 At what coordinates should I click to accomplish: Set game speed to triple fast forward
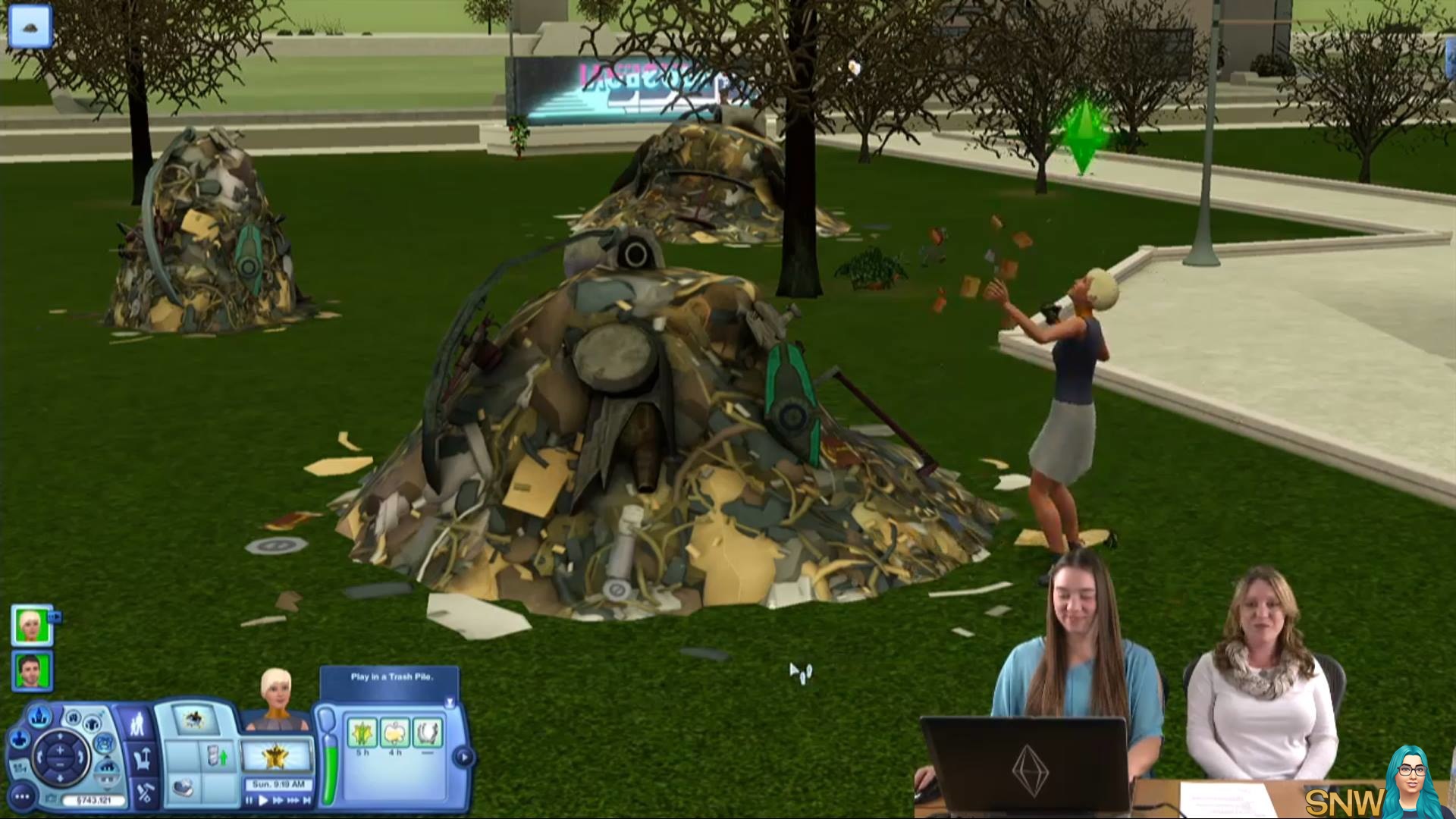click(293, 800)
